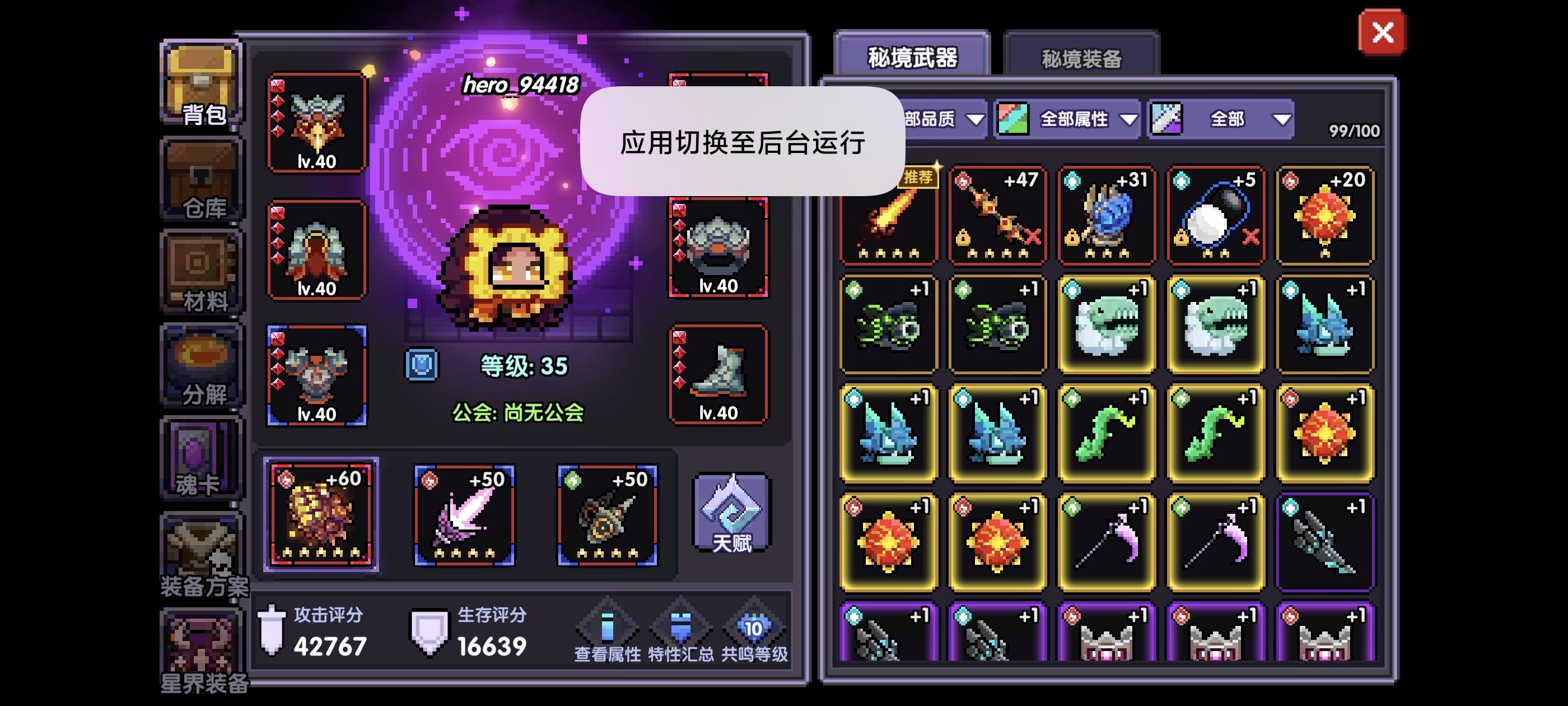Open the 背包 (backpack) panel
Screen dimensions: 1568x706
click(201, 82)
